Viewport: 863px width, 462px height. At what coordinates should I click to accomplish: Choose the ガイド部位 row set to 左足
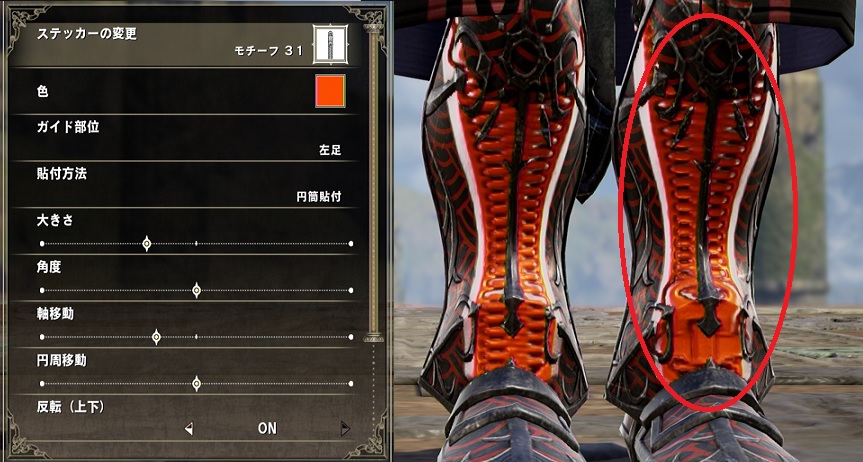click(190, 138)
